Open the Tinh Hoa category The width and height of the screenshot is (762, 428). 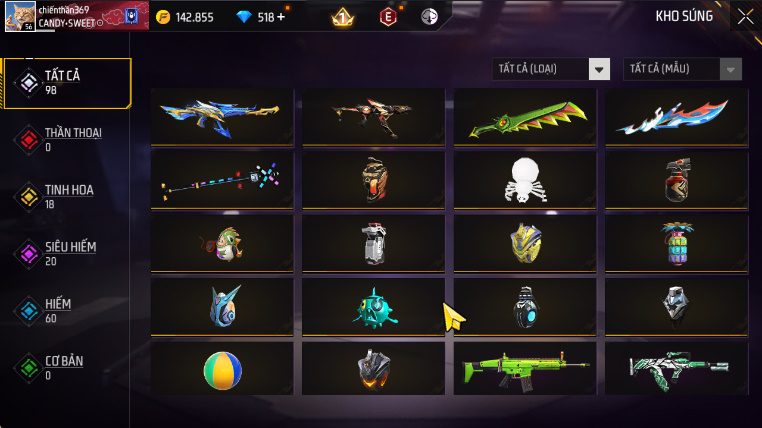68,196
